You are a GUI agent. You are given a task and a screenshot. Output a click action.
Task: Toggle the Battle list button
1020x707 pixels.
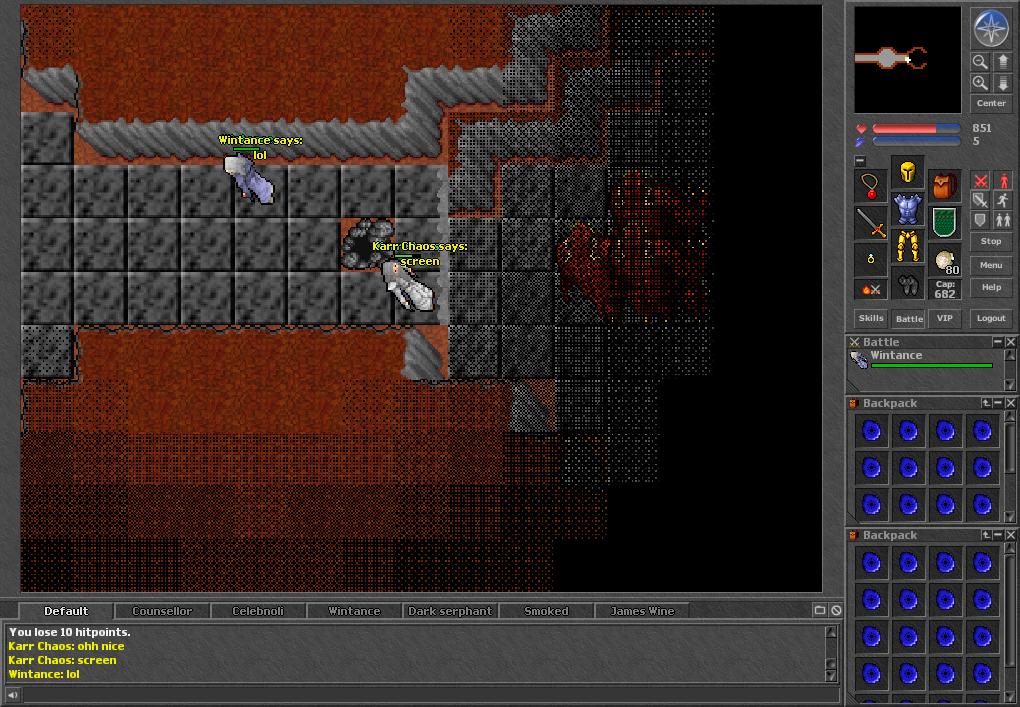point(909,318)
